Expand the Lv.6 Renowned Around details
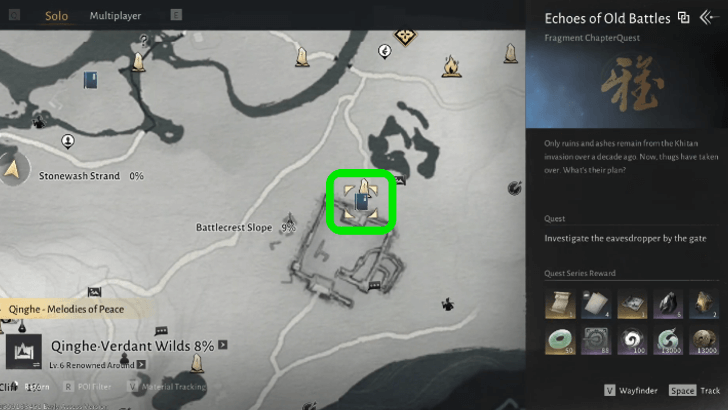 [142, 365]
